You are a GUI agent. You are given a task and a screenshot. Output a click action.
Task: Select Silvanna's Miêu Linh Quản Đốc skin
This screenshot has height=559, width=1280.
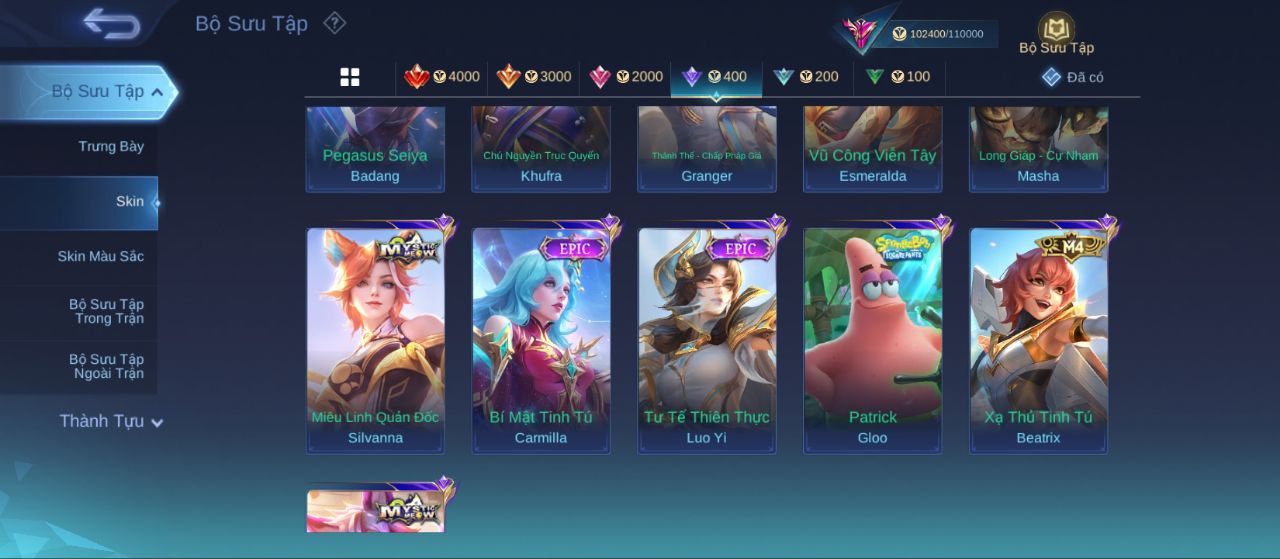[375, 340]
